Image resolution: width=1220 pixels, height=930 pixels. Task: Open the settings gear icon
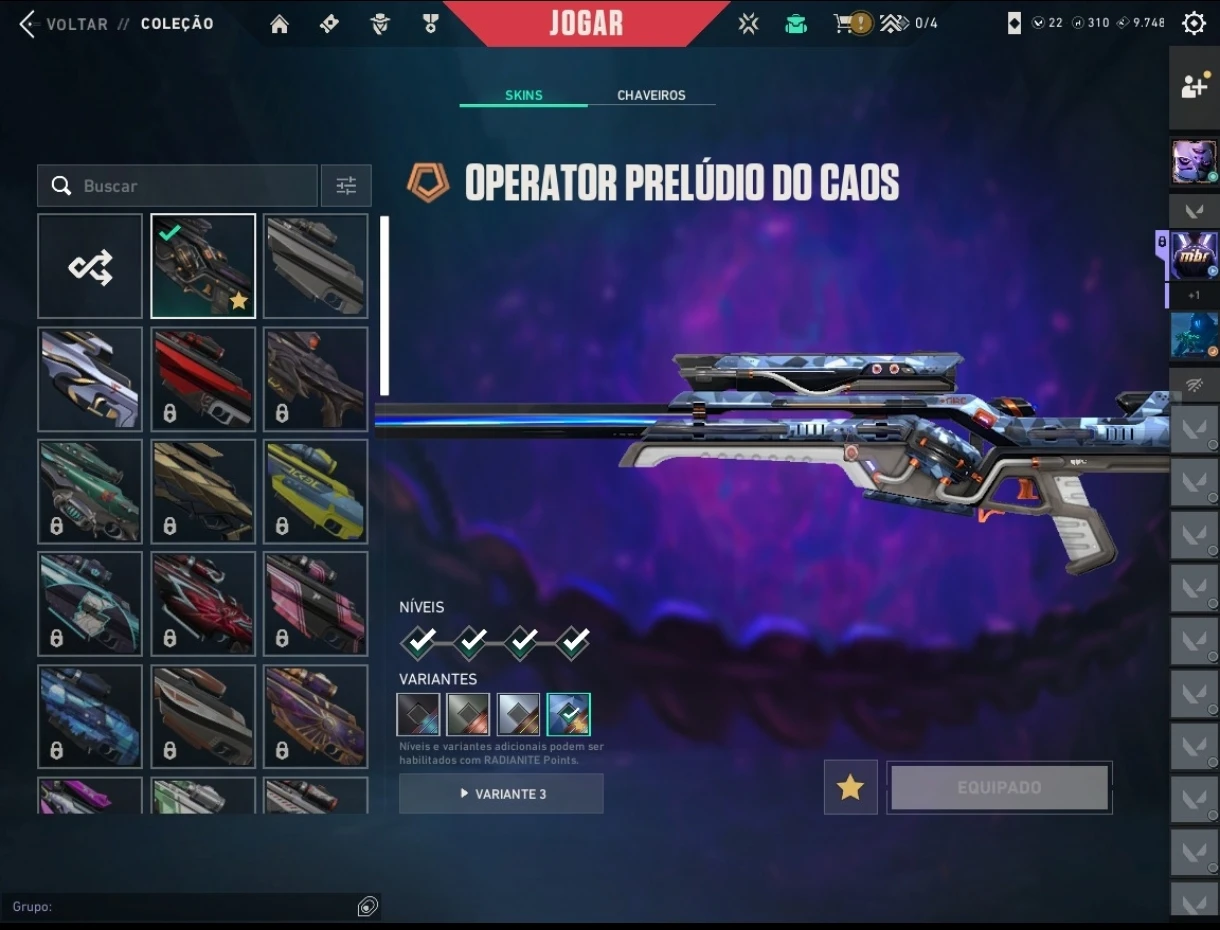click(1193, 23)
